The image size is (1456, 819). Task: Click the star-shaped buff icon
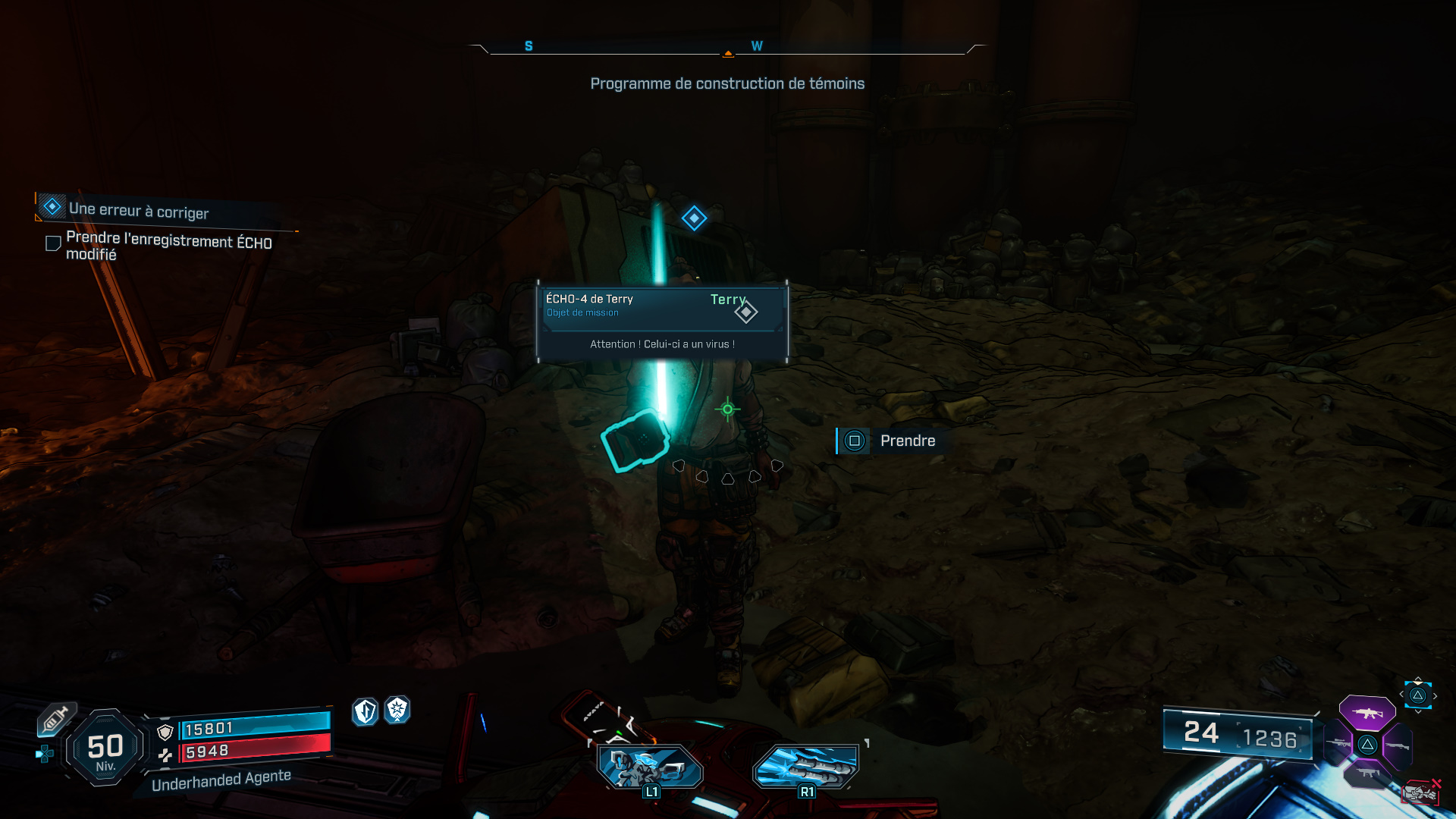click(396, 712)
